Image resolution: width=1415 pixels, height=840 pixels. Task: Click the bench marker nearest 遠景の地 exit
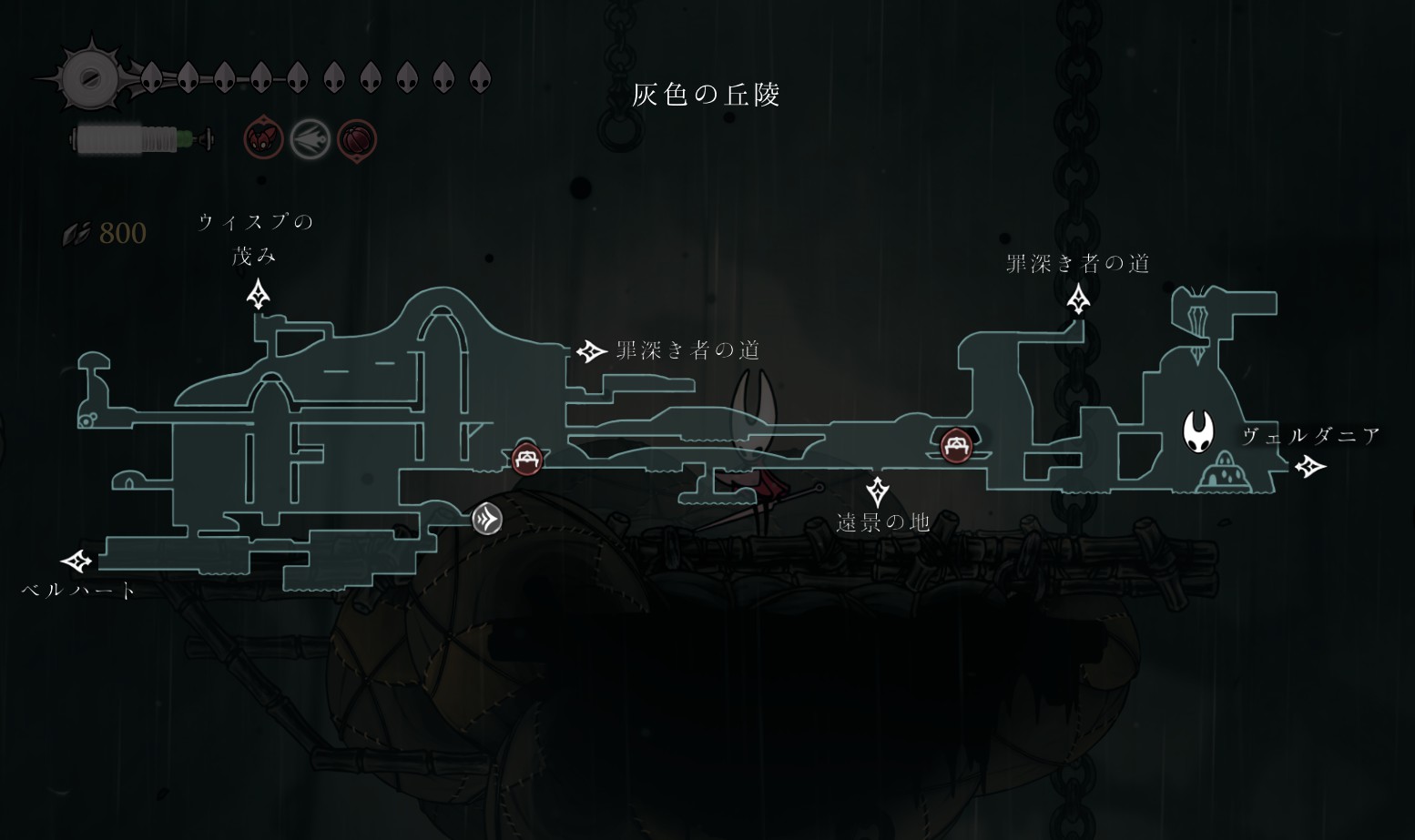pos(955,446)
